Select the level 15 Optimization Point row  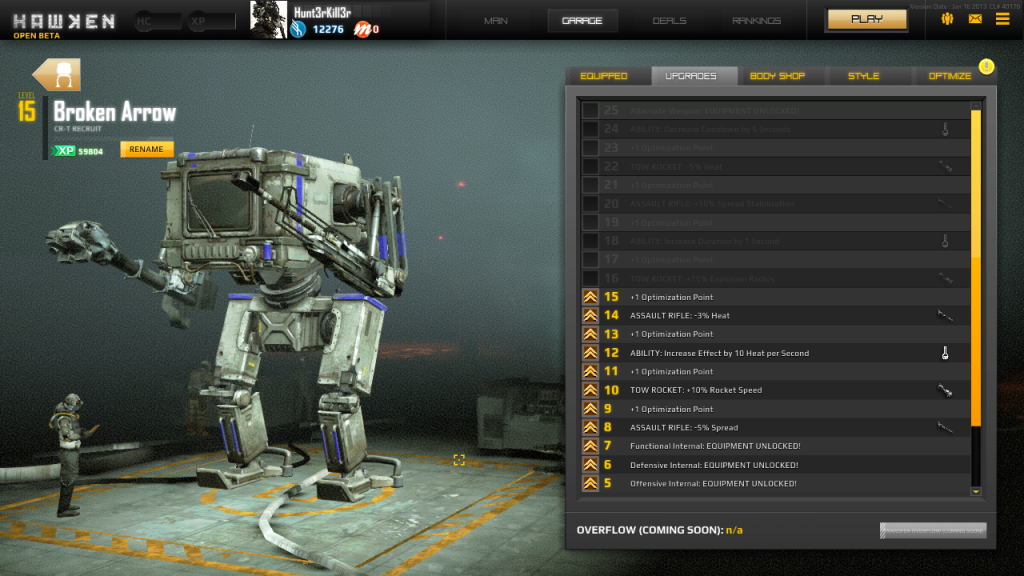775,297
